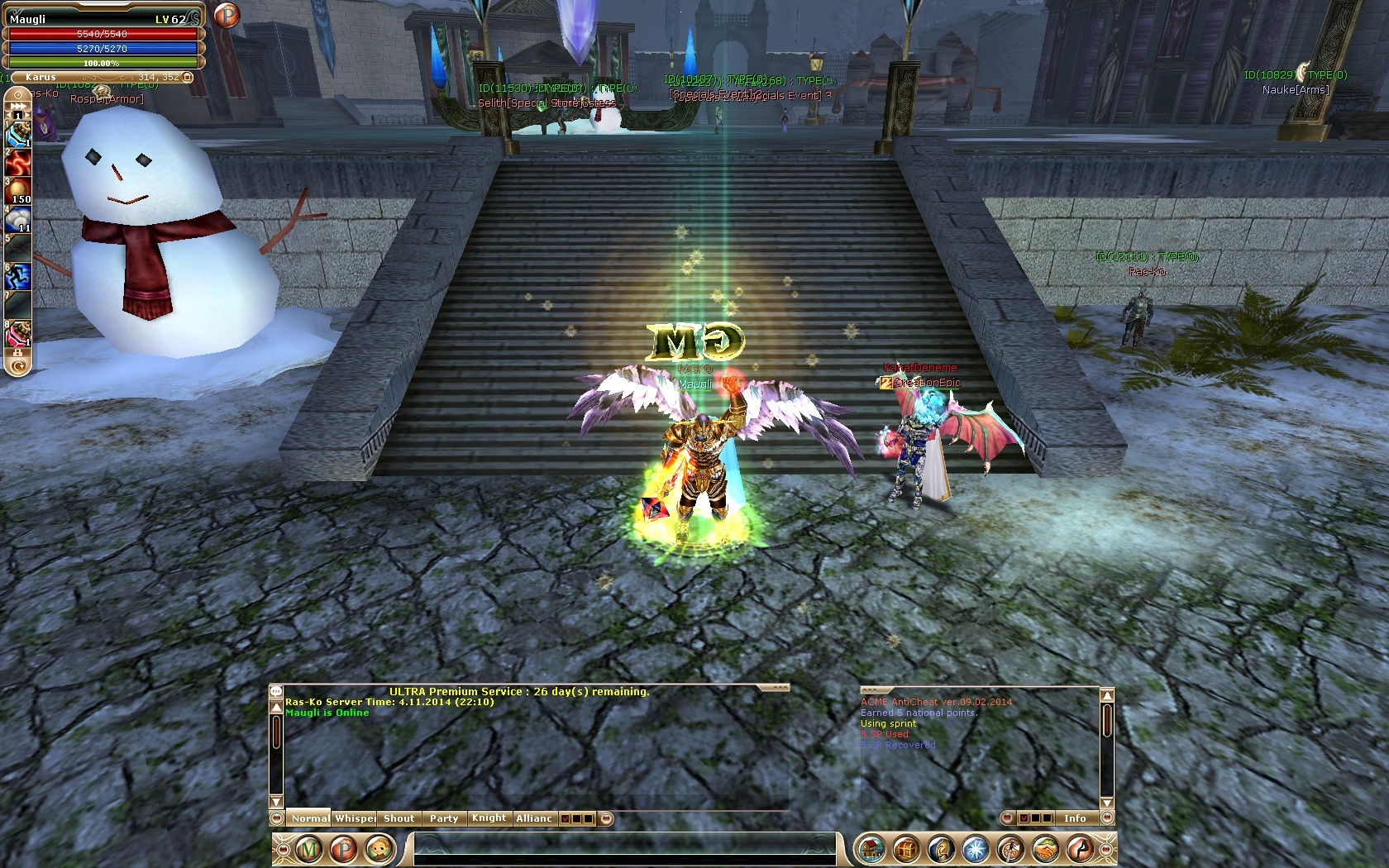Screen dimensions: 1389x868
Task: Switch to the Normal chat tab
Action: coord(309,818)
